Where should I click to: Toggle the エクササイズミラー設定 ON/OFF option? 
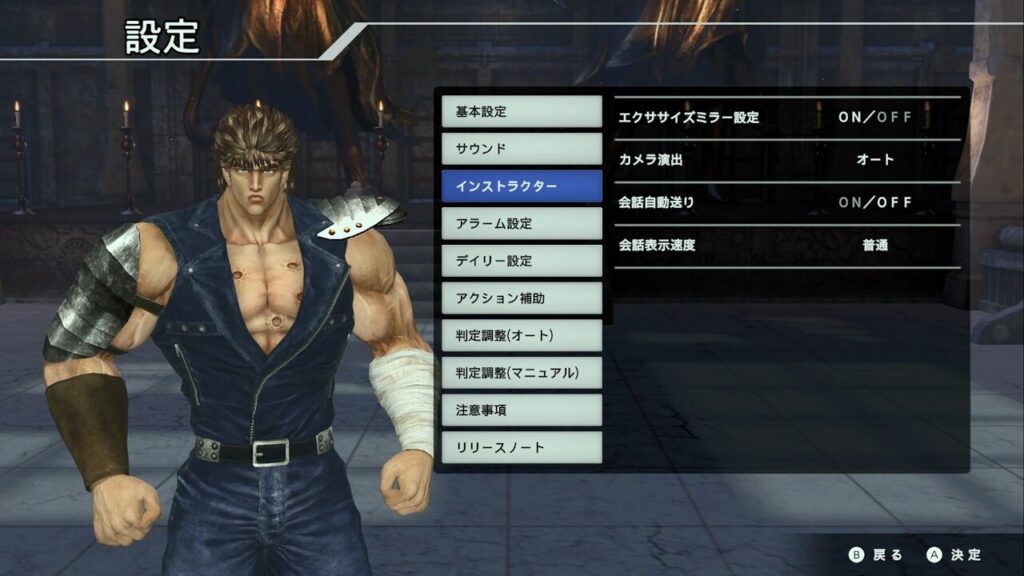[x=875, y=117]
